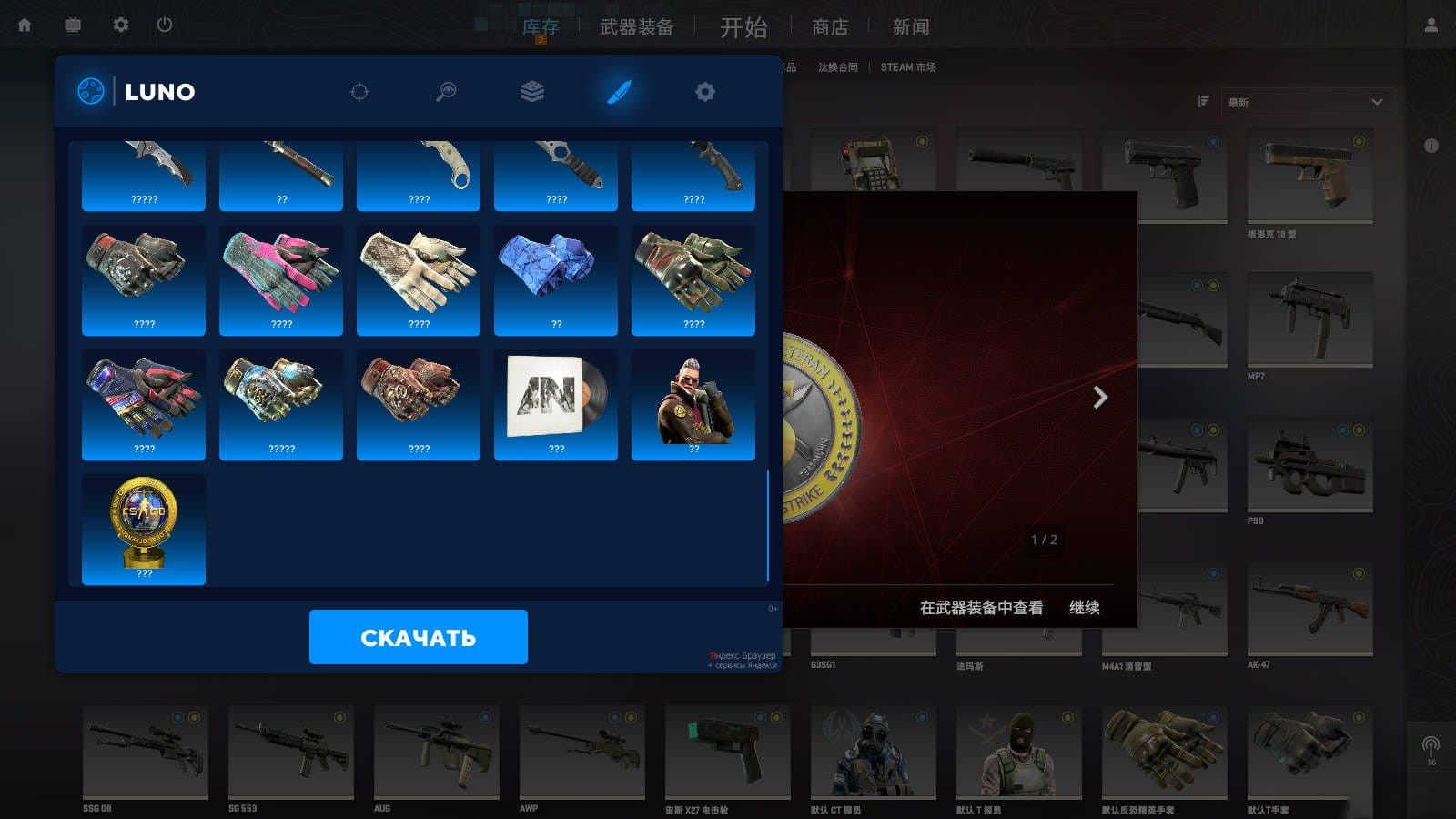Open the 最新 sorting dropdown

coord(1308,101)
